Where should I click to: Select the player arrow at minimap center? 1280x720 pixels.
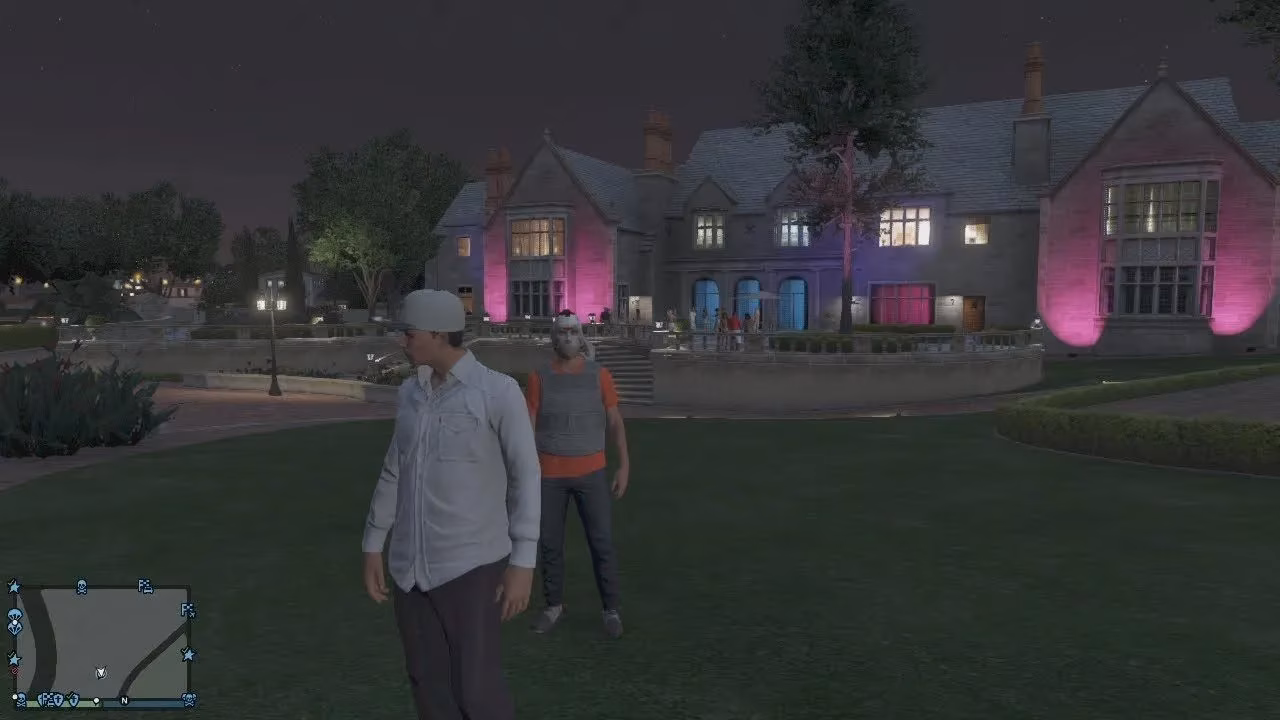tap(100, 672)
